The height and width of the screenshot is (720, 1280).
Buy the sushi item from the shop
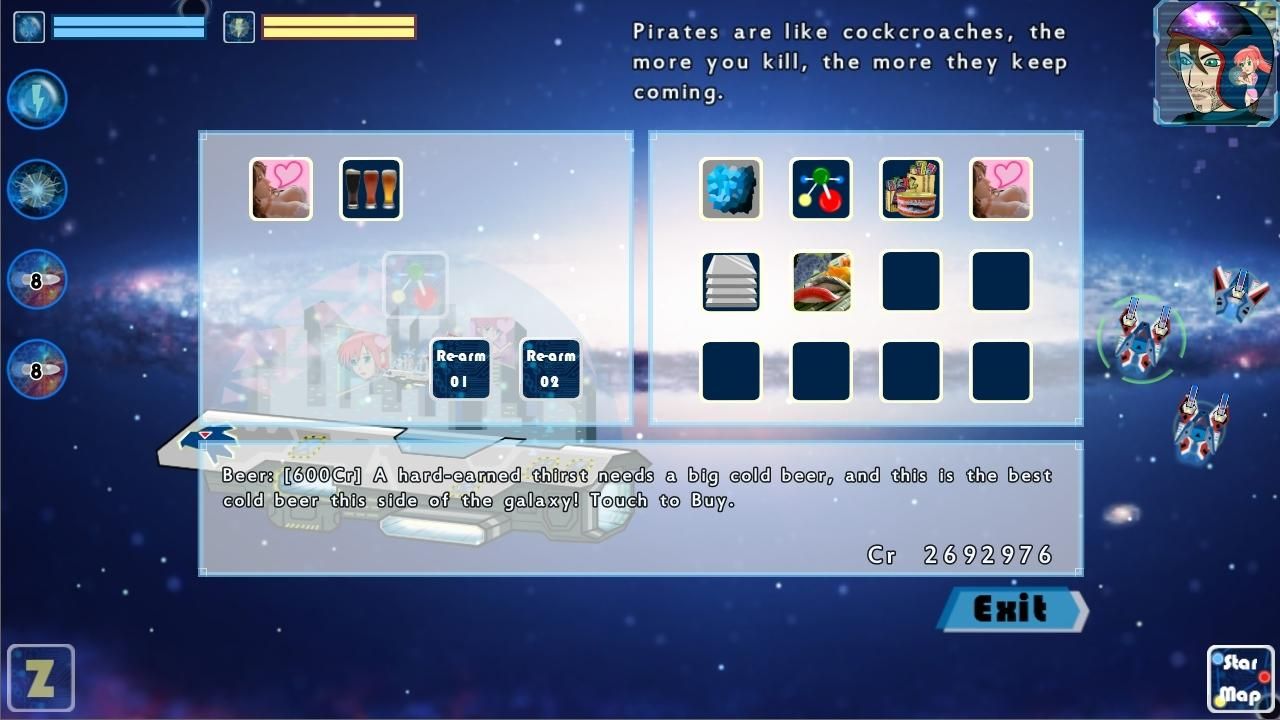(x=820, y=281)
